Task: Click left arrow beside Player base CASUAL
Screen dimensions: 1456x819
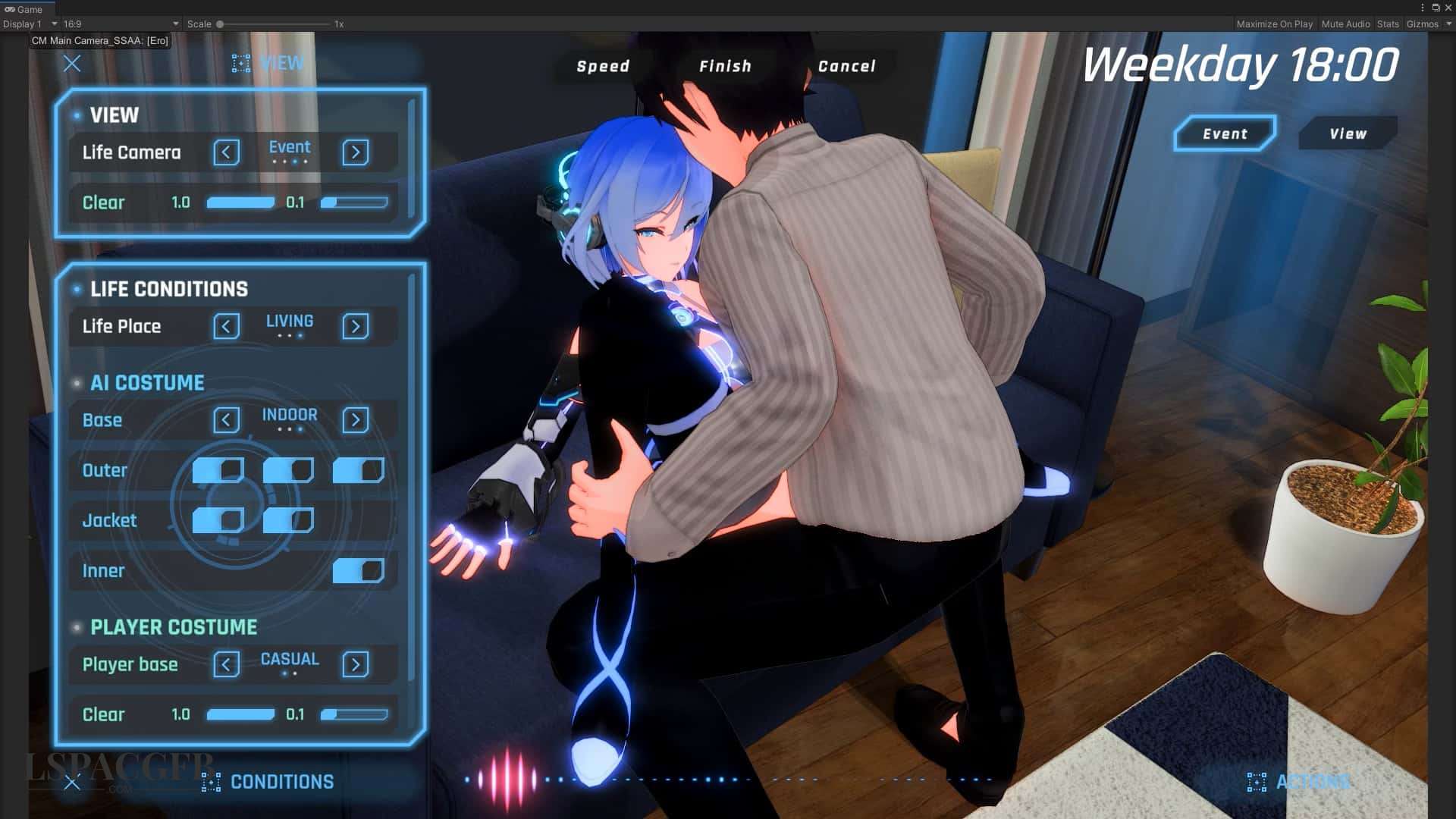Action: [226, 664]
